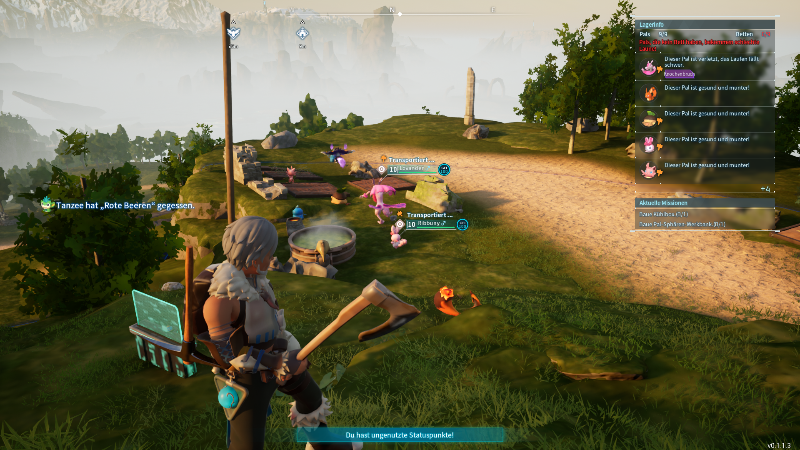
Task: Click the Ribbuny nameplate
Action: (430, 224)
